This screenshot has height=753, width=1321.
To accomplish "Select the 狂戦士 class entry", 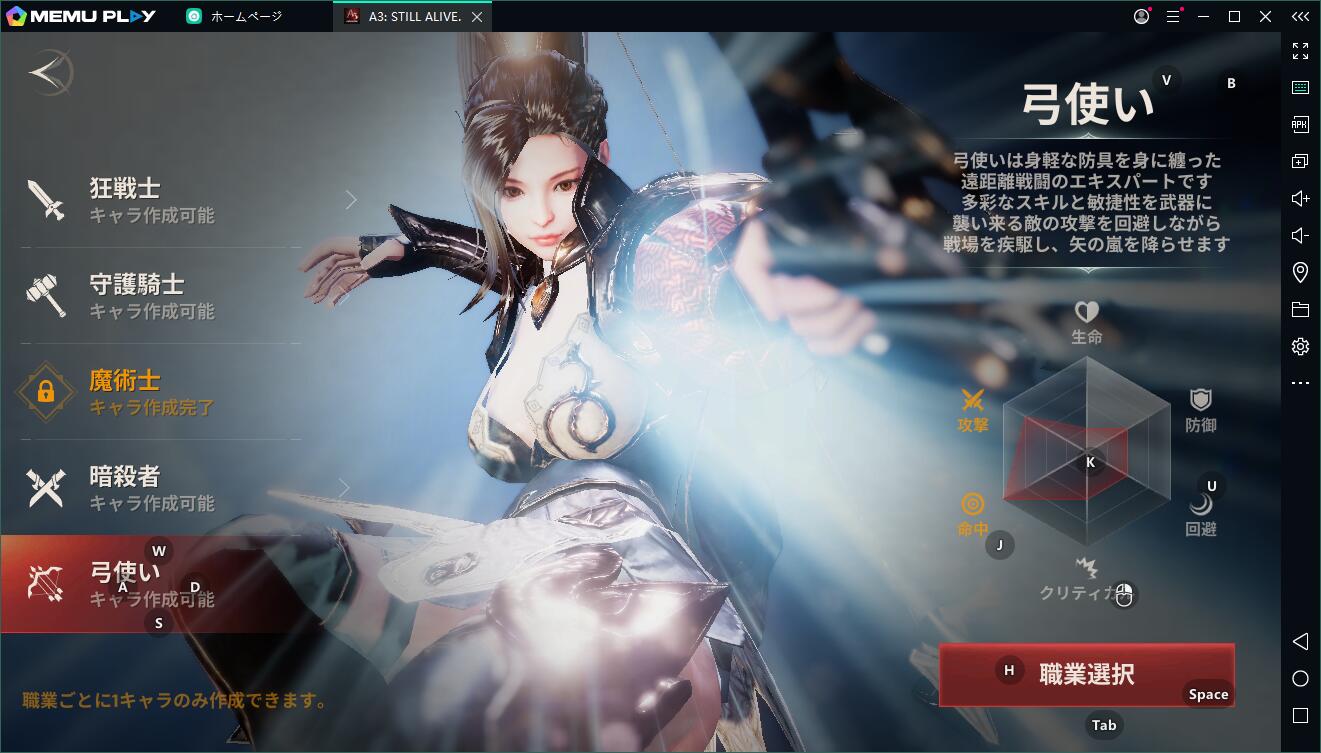I will tap(160, 200).
